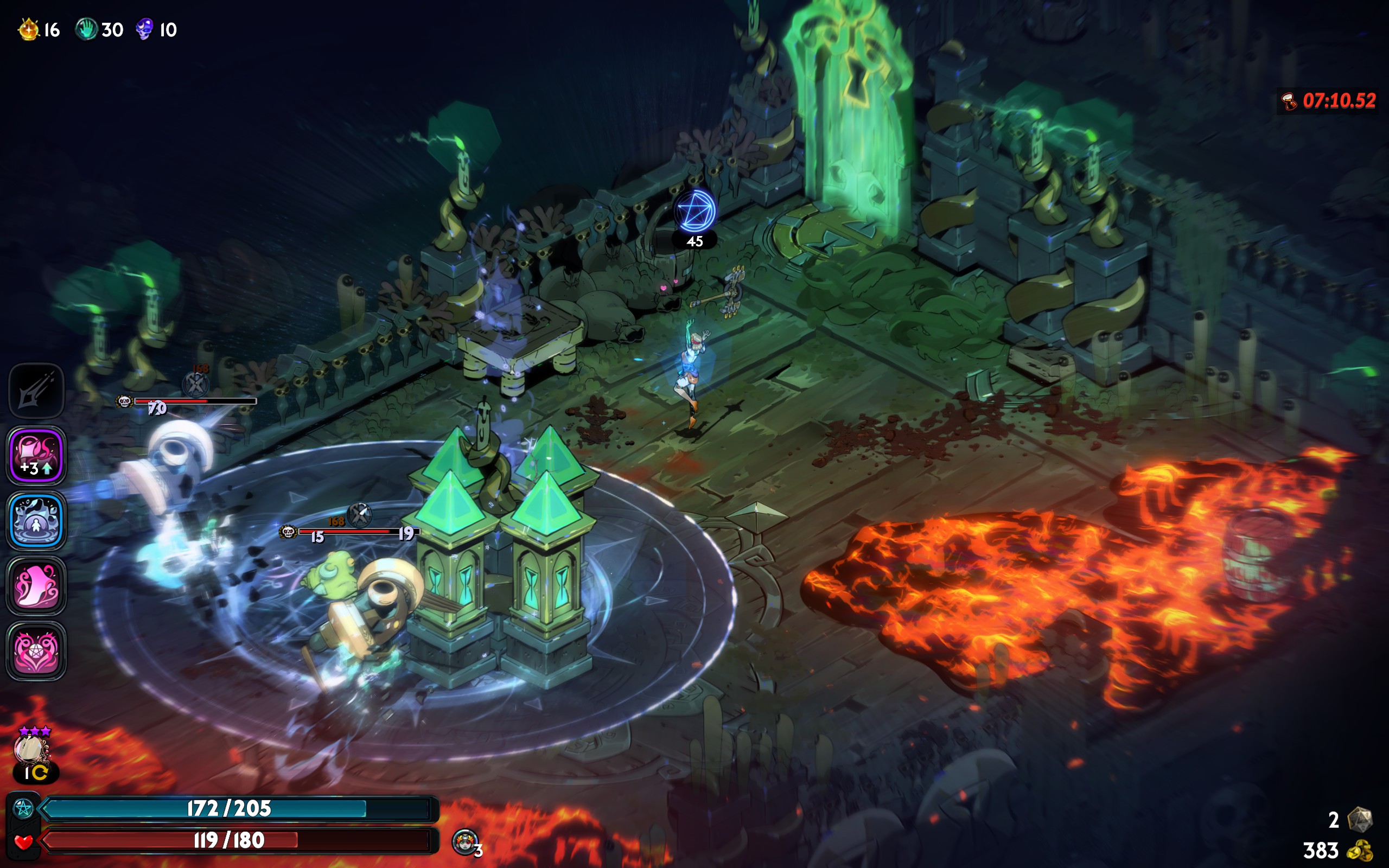Select the blue circle figure boon icon
The image size is (1389, 868).
36,521
